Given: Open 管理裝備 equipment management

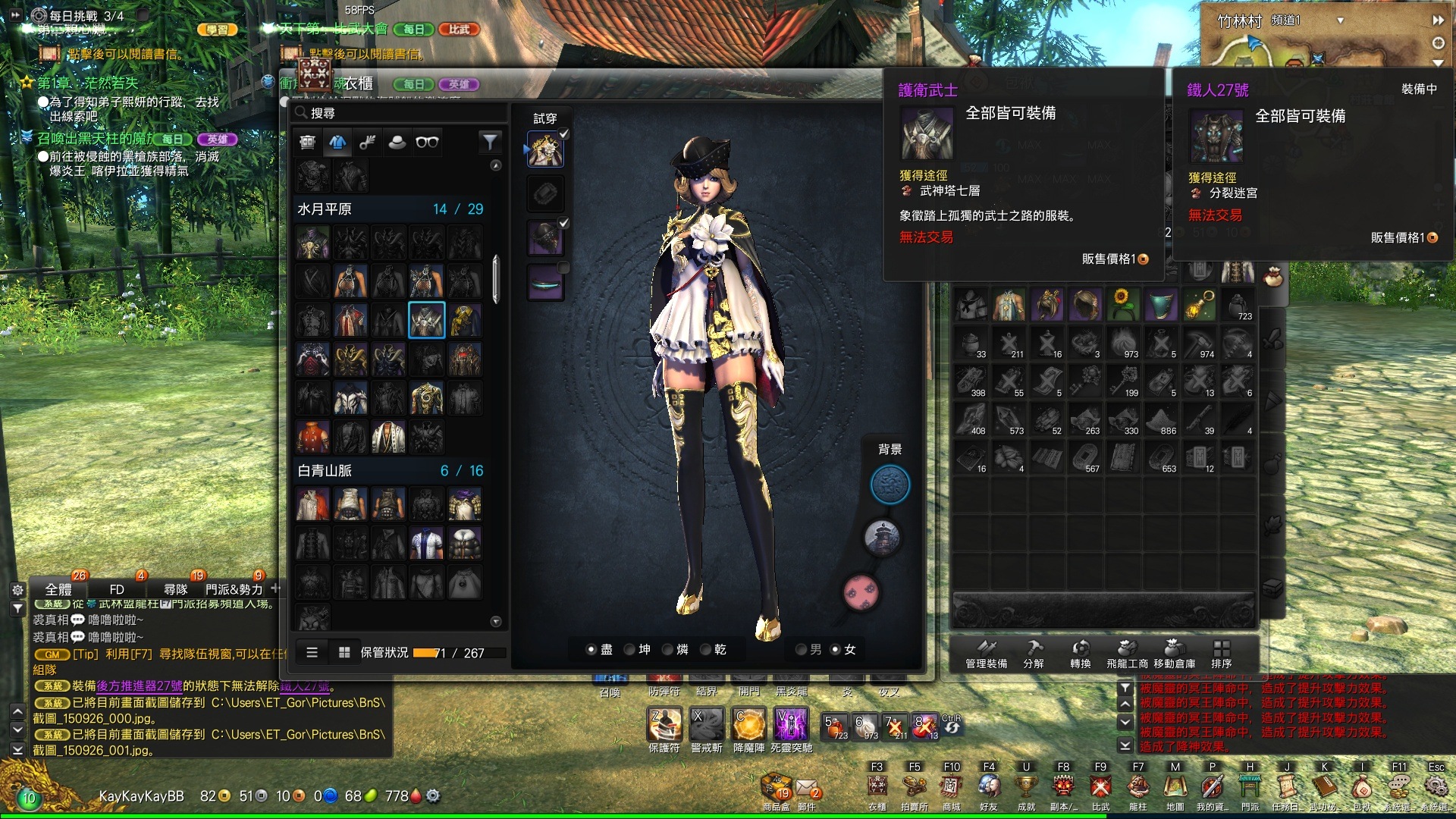Looking at the screenshot, I should pyautogui.click(x=986, y=652).
